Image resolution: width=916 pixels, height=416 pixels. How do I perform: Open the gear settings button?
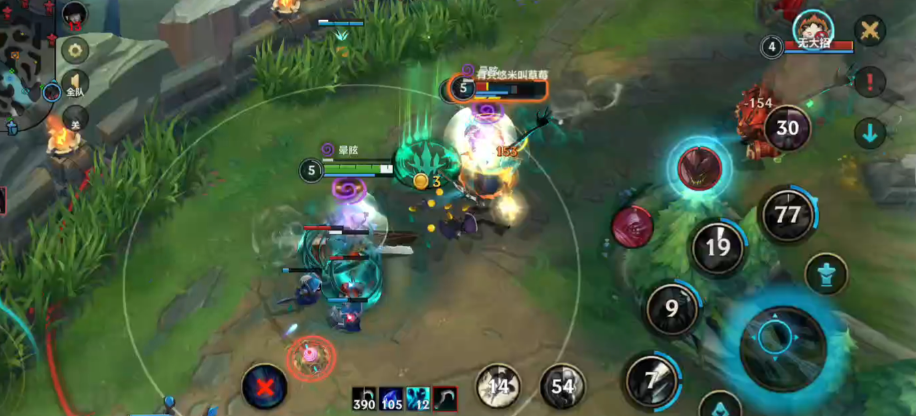tap(75, 49)
